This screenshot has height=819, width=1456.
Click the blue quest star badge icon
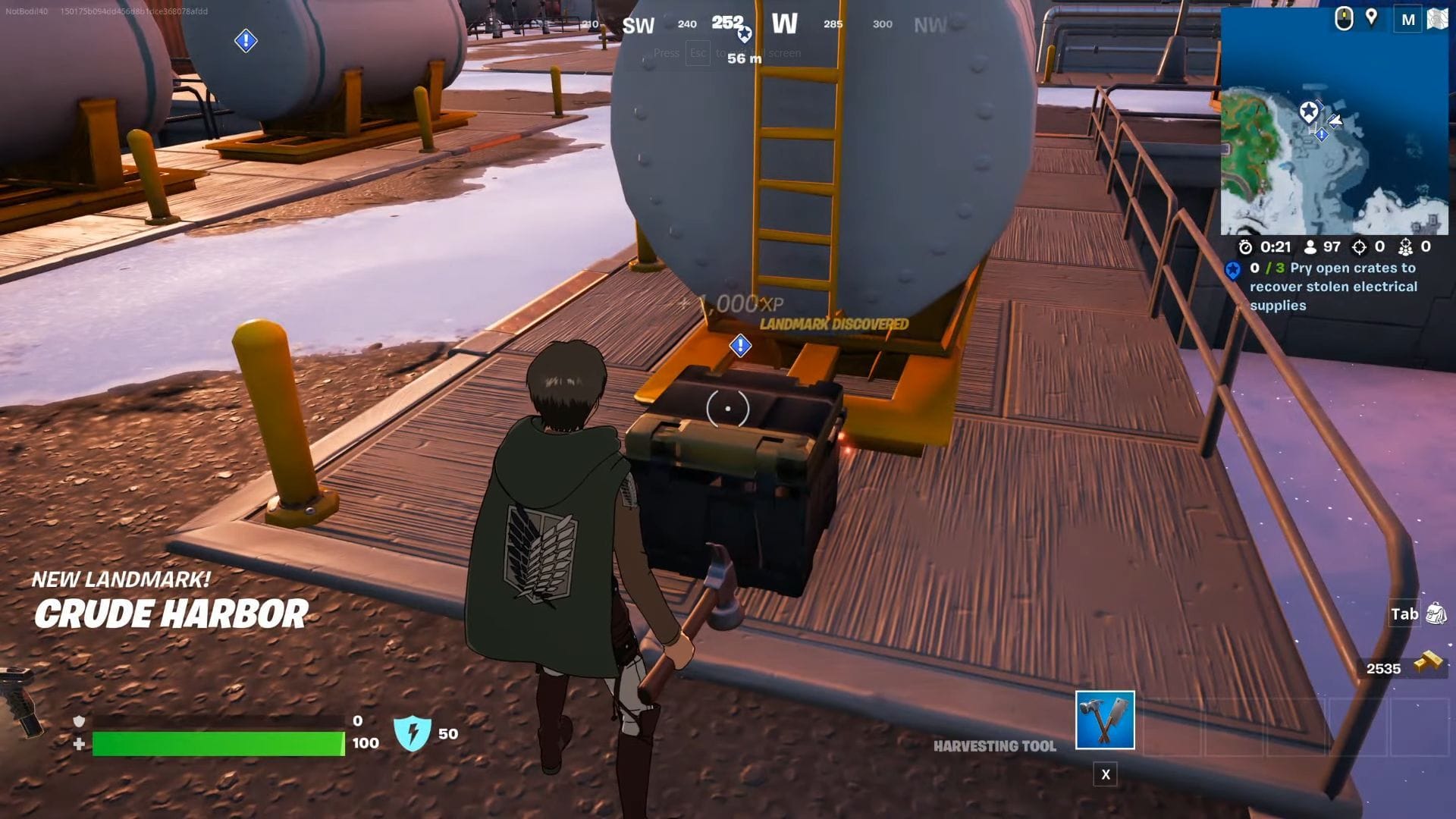1234,271
